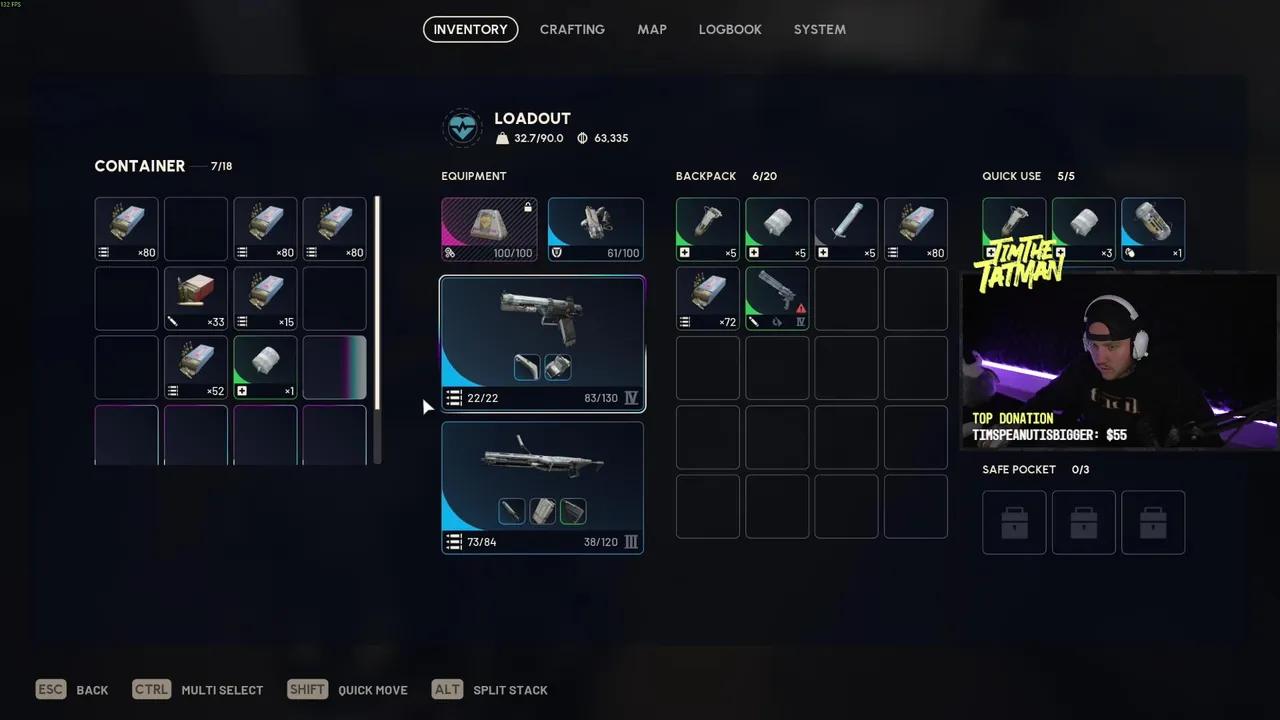Choose the shield slot showing 61/100
The width and height of the screenshot is (1280, 720).
tap(595, 230)
